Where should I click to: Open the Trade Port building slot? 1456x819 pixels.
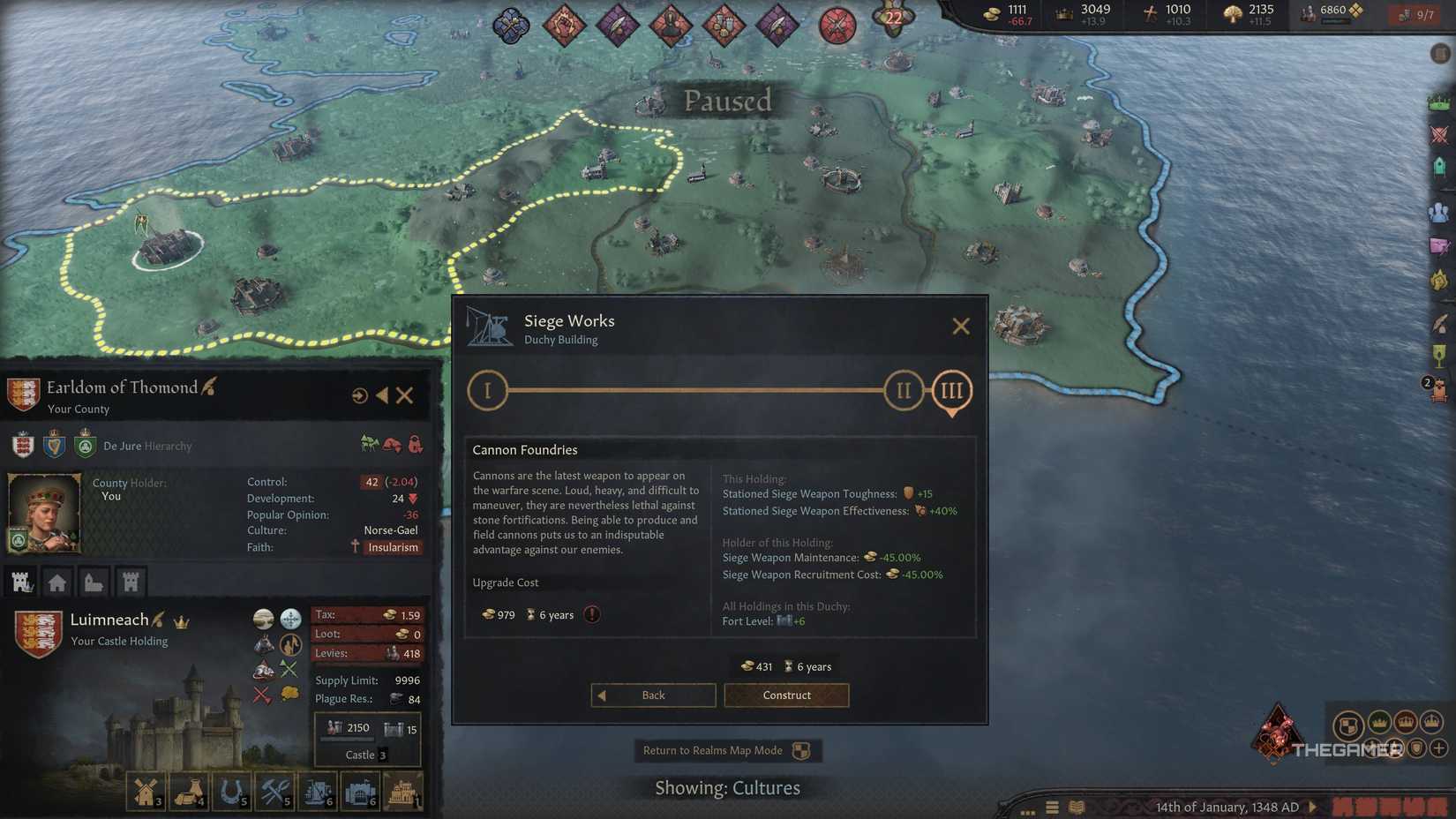(x=317, y=790)
